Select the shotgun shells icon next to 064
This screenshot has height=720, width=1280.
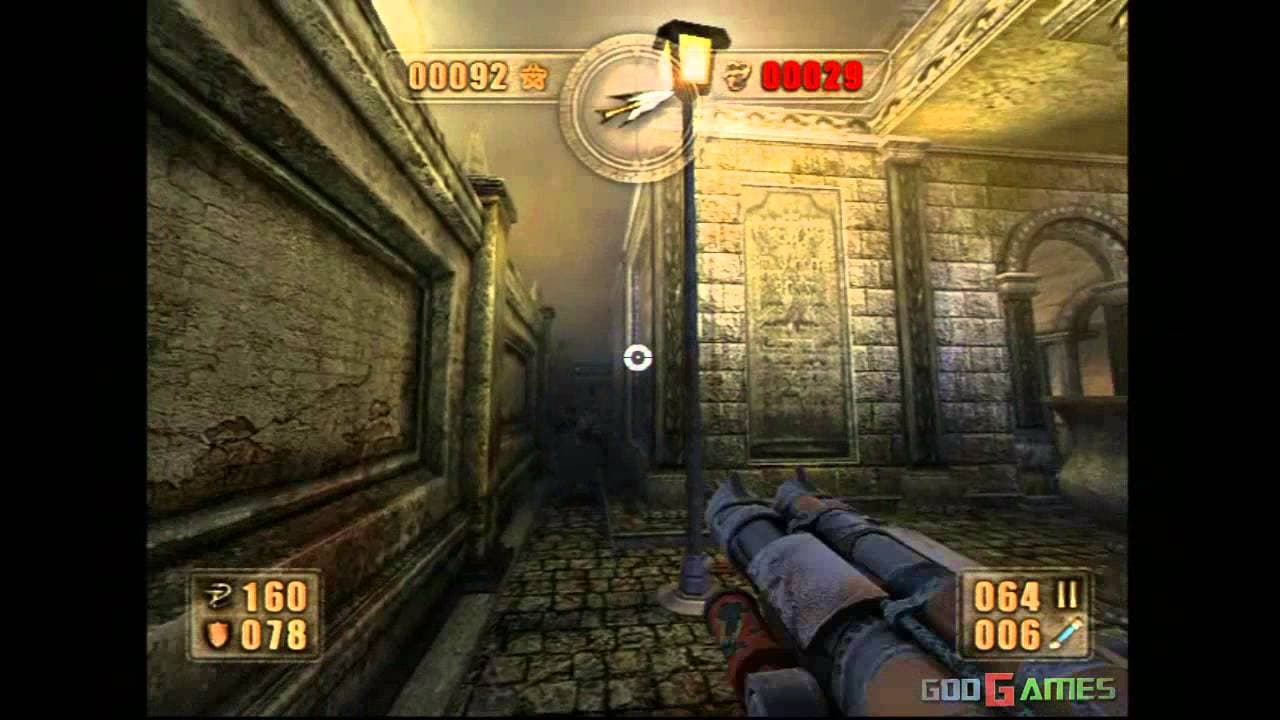click(1067, 595)
